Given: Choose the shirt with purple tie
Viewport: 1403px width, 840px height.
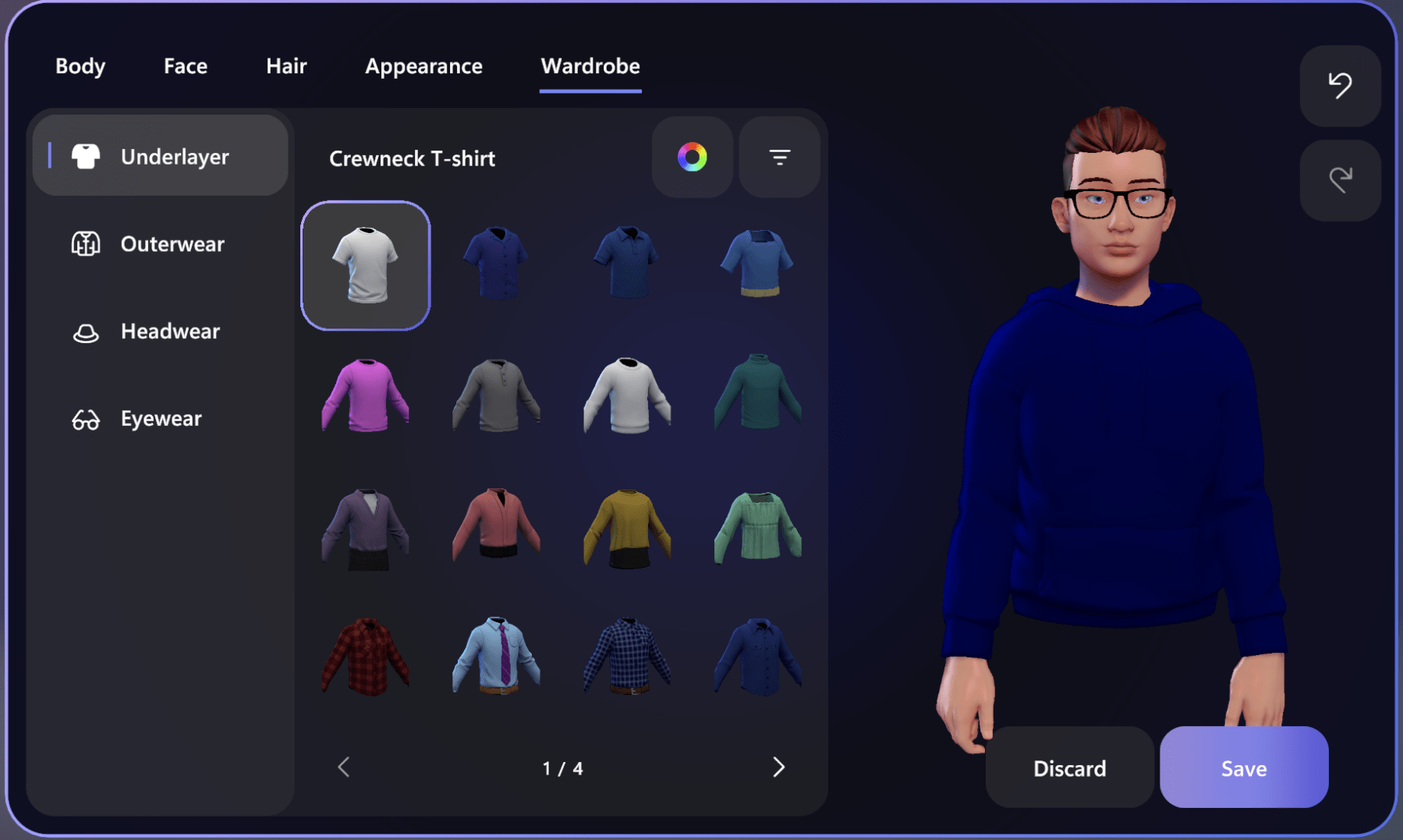Looking at the screenshot, I should click(495, 655).
